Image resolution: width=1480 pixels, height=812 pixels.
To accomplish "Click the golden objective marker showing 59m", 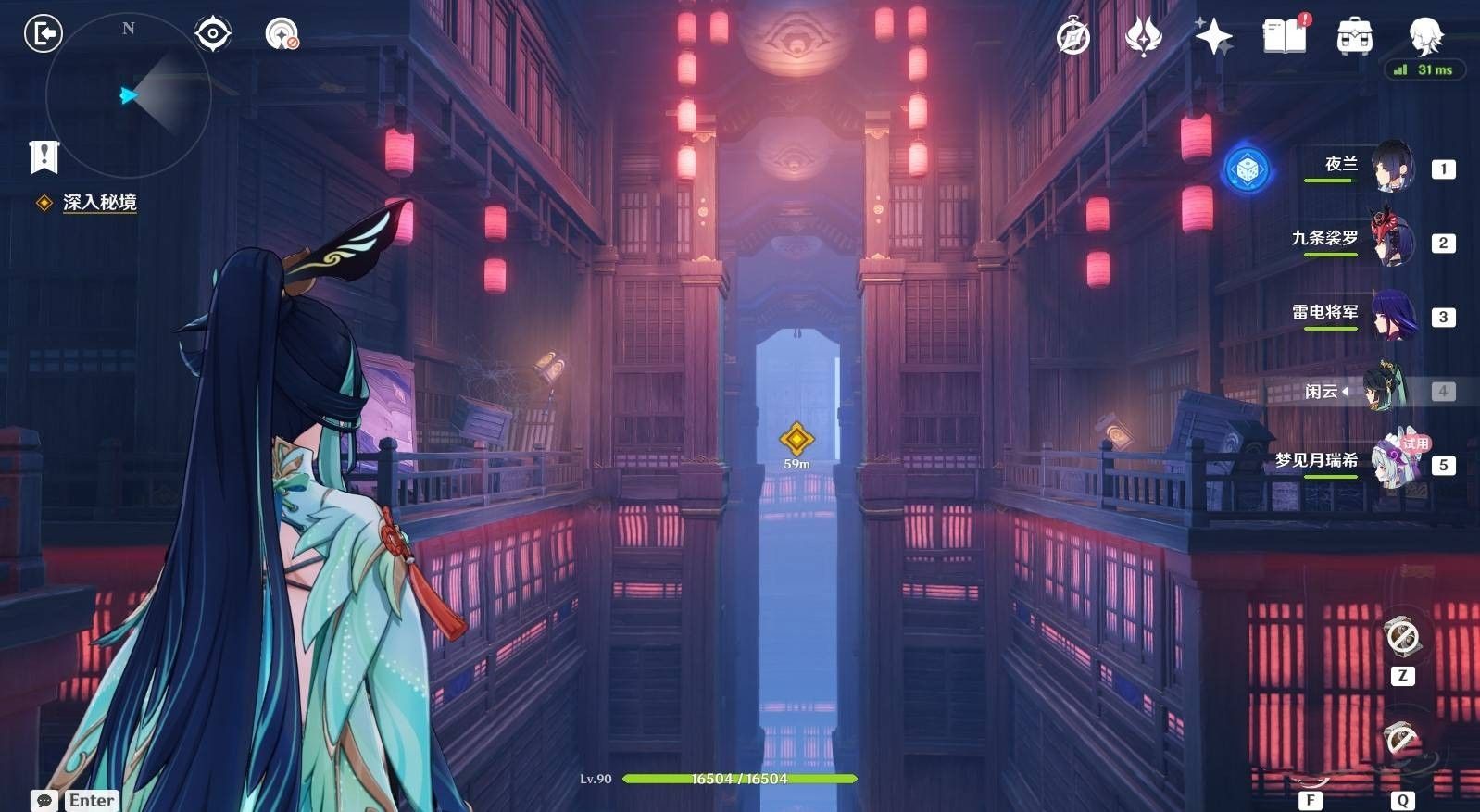I will [x=796, y=440].
